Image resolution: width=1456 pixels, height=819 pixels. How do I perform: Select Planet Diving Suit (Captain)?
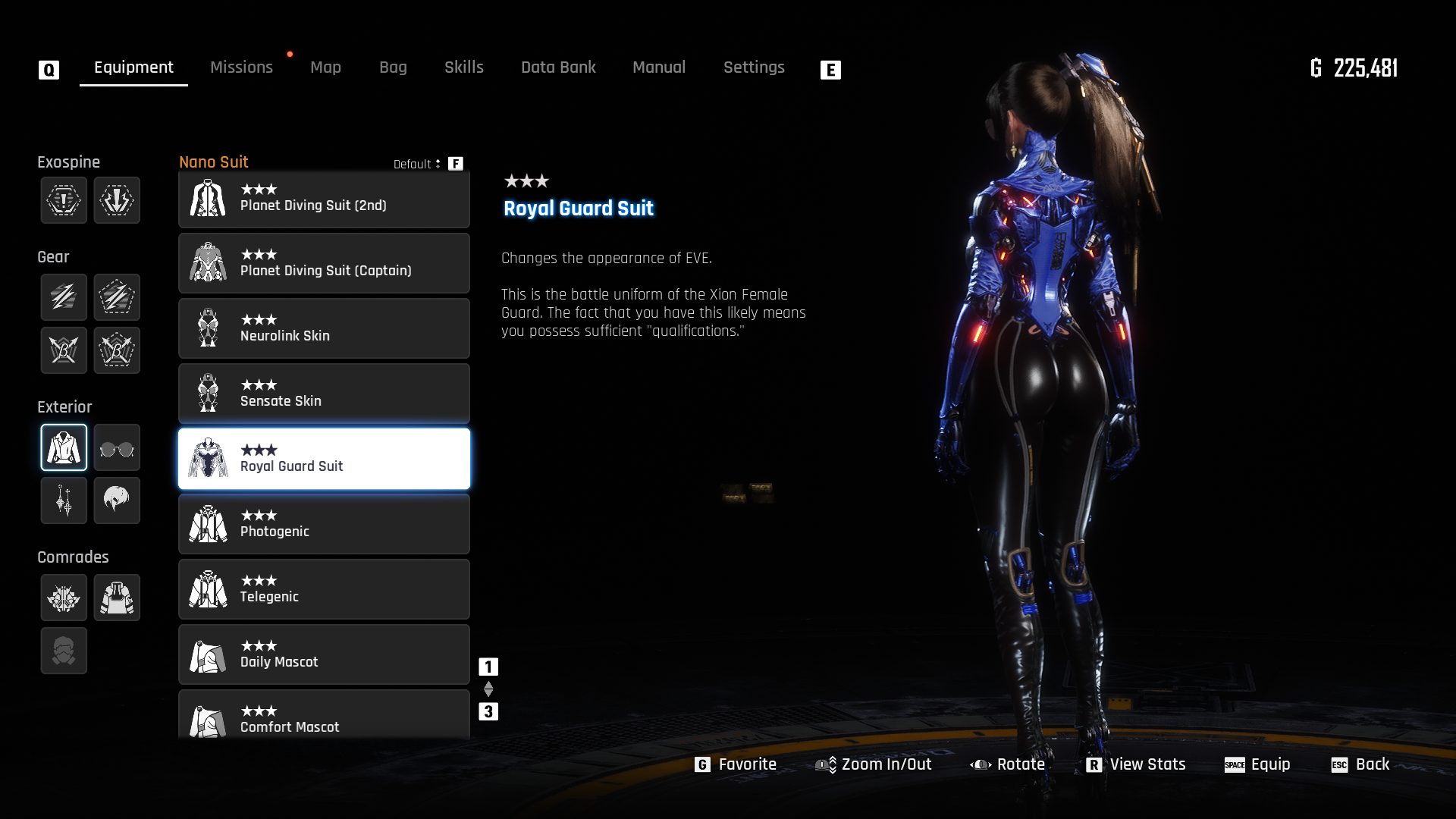click(x=324, y=263)
